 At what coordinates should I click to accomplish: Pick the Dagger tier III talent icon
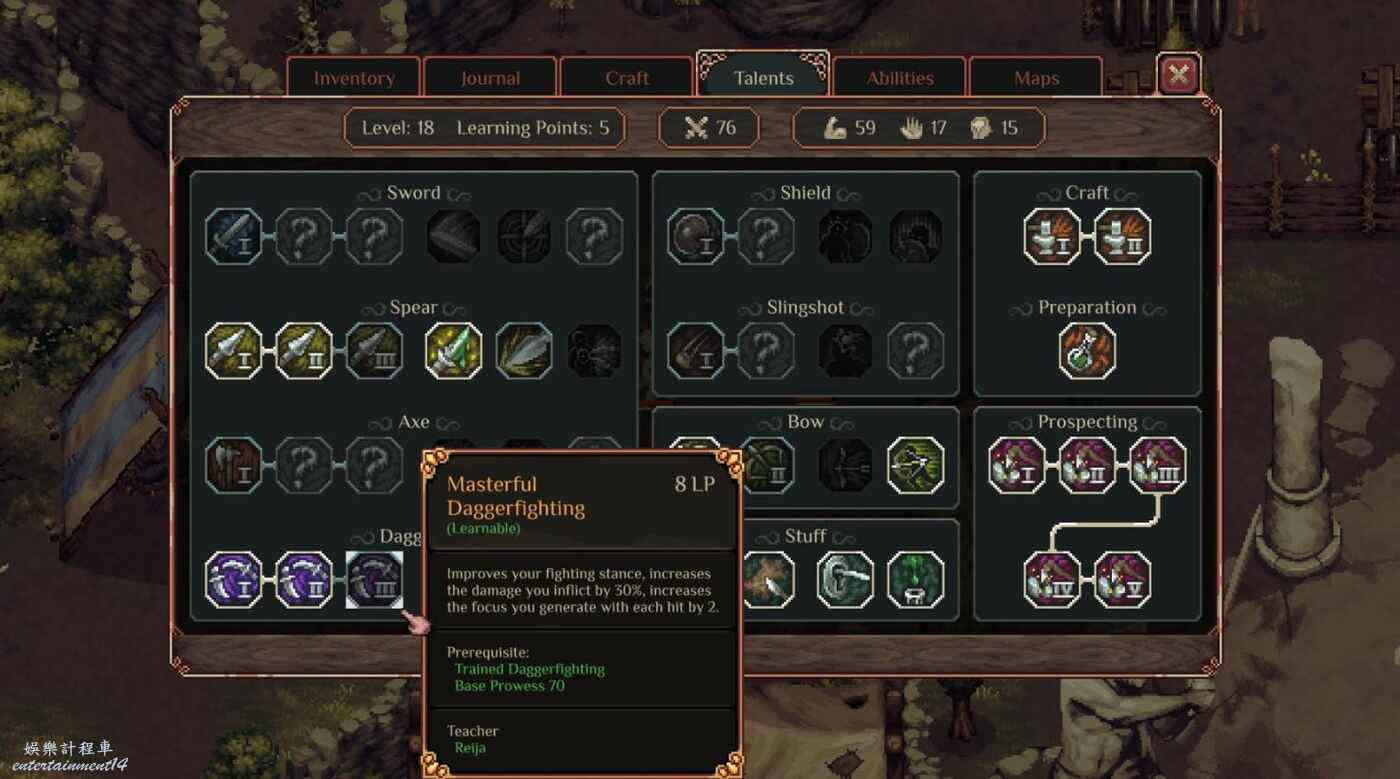point(375,580)
